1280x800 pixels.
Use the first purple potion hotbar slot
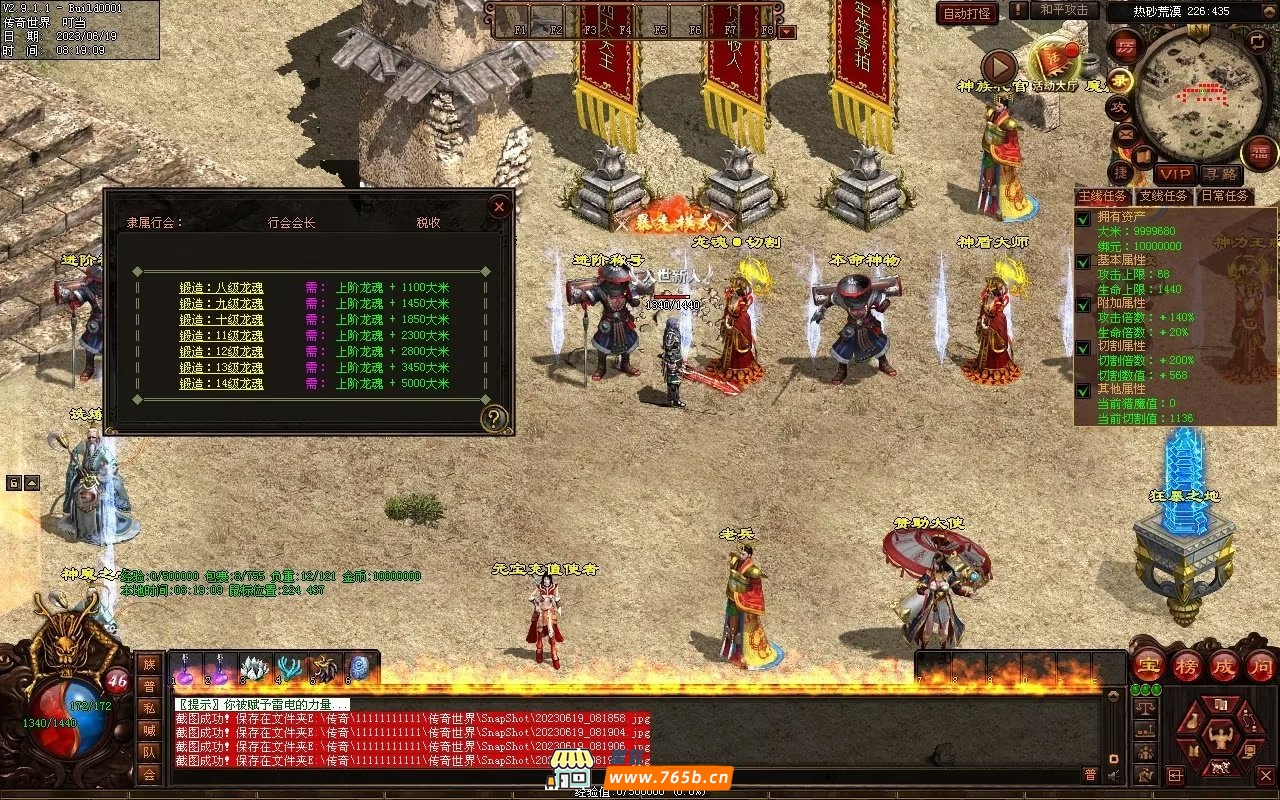[187, 668]
